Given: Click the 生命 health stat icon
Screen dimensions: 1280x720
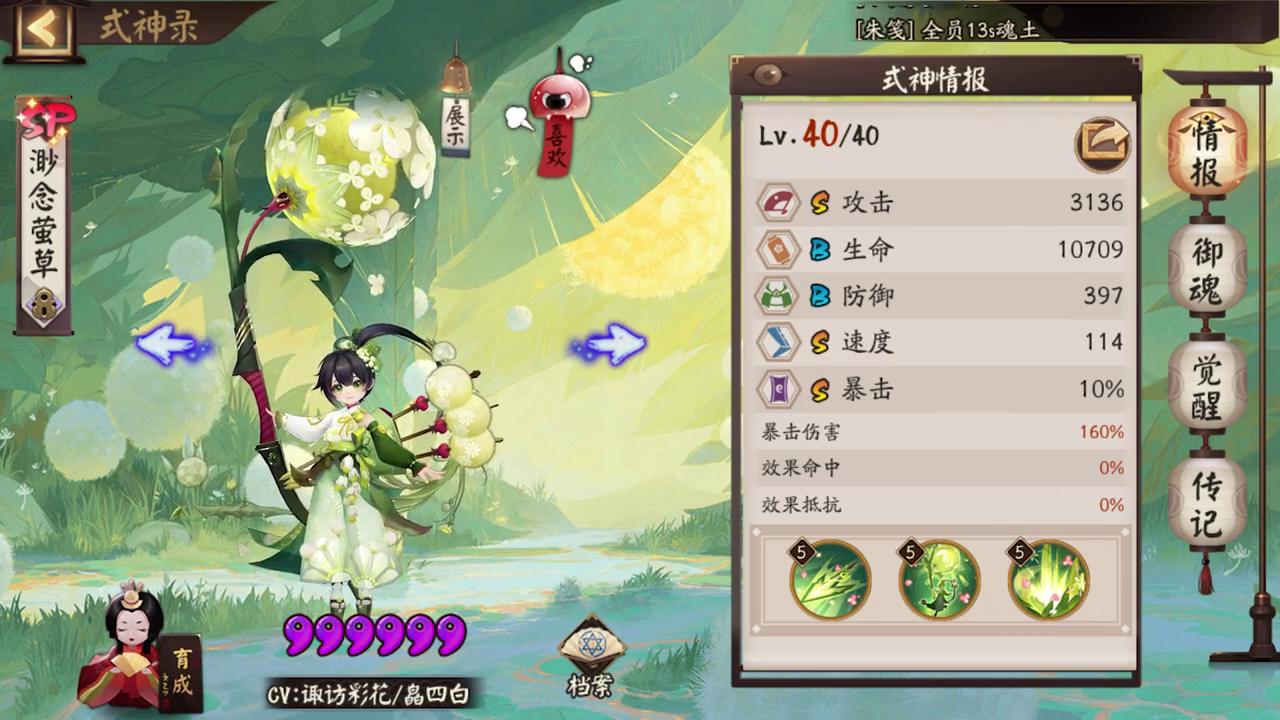Looking at the screenshot, I should (x=779, y=249).
